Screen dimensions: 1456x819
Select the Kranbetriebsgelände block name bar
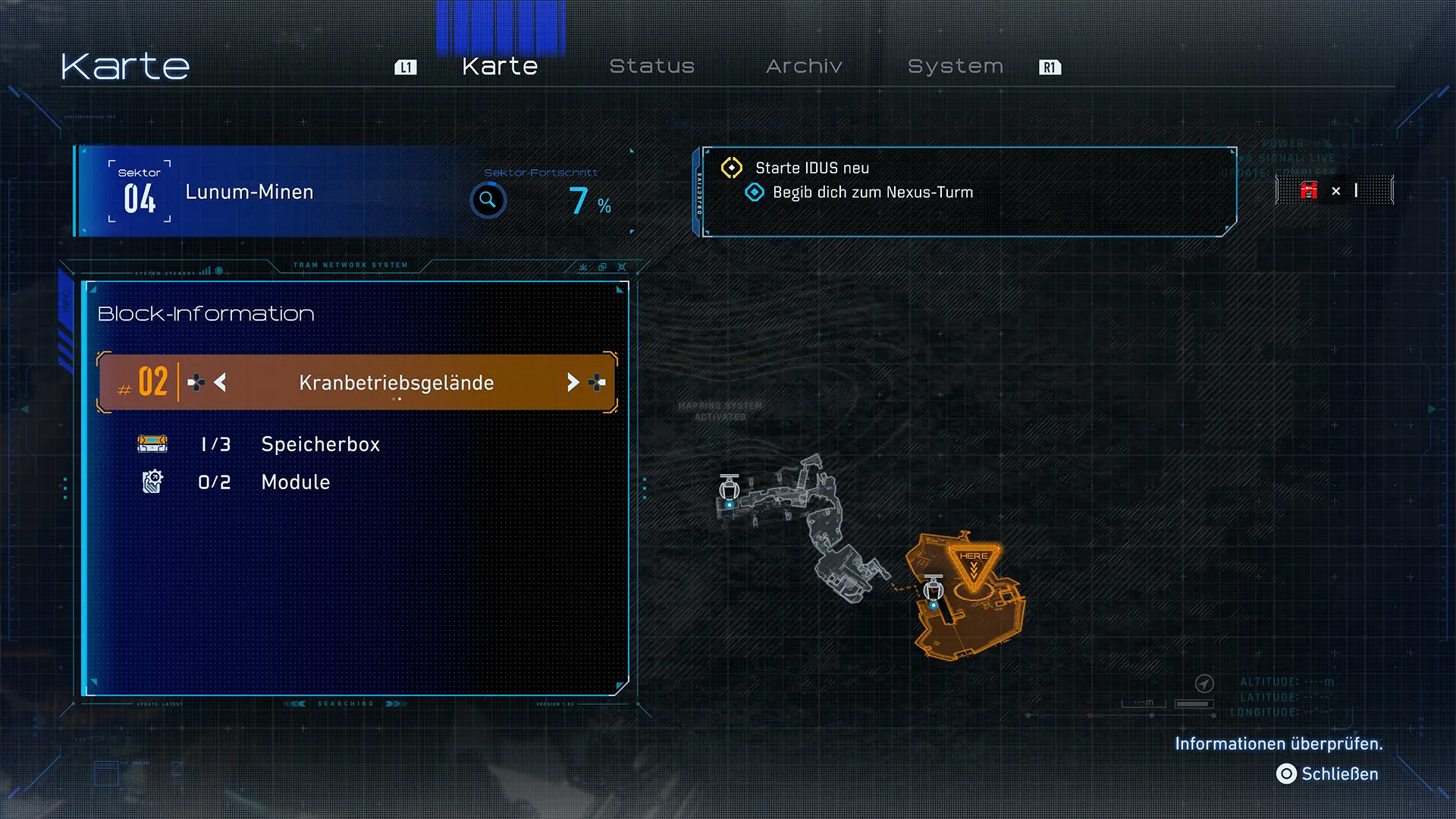pyautogui.click(x=396, y=382)
